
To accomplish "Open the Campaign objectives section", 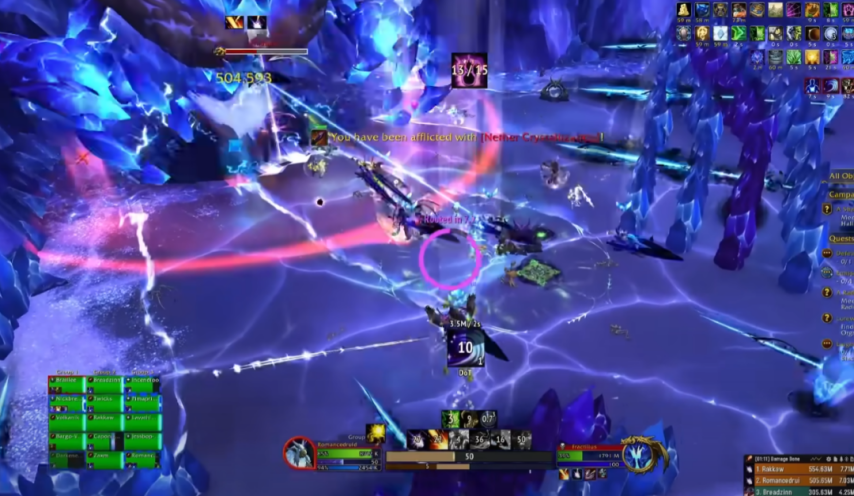I will tap(841, 195).
